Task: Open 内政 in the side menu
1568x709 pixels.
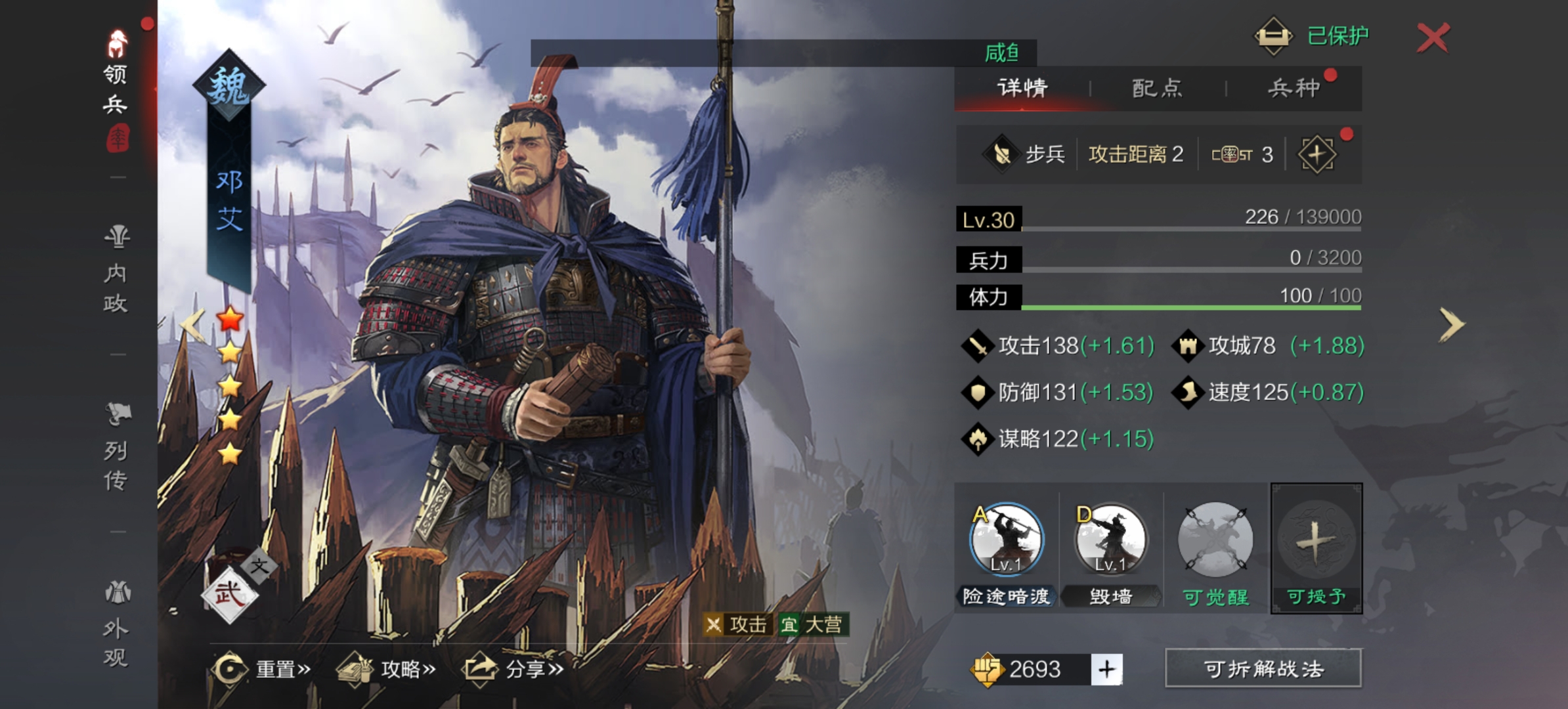Action: tap(116, 270)
